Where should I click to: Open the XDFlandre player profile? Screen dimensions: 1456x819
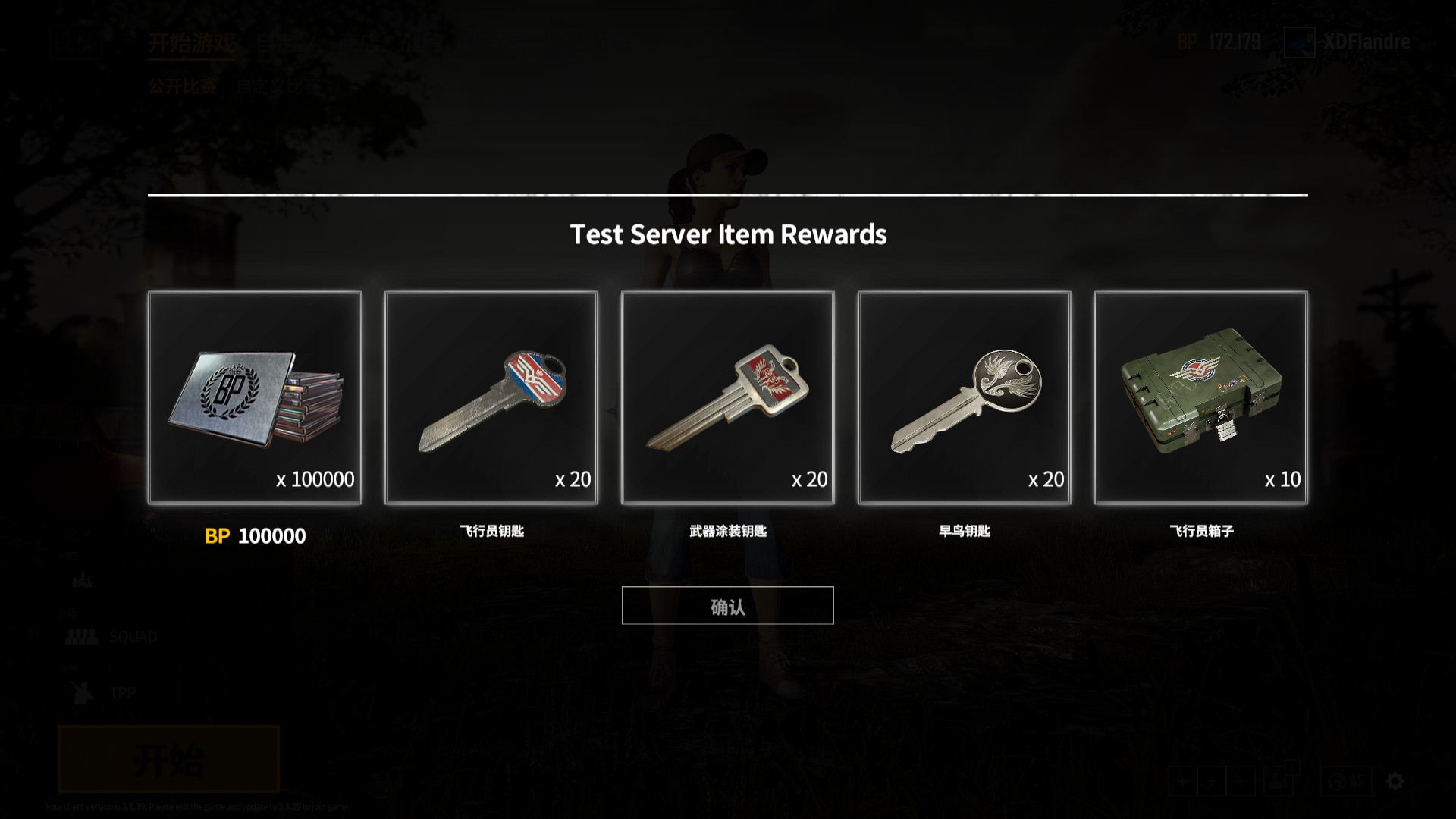pos(1348,42)
